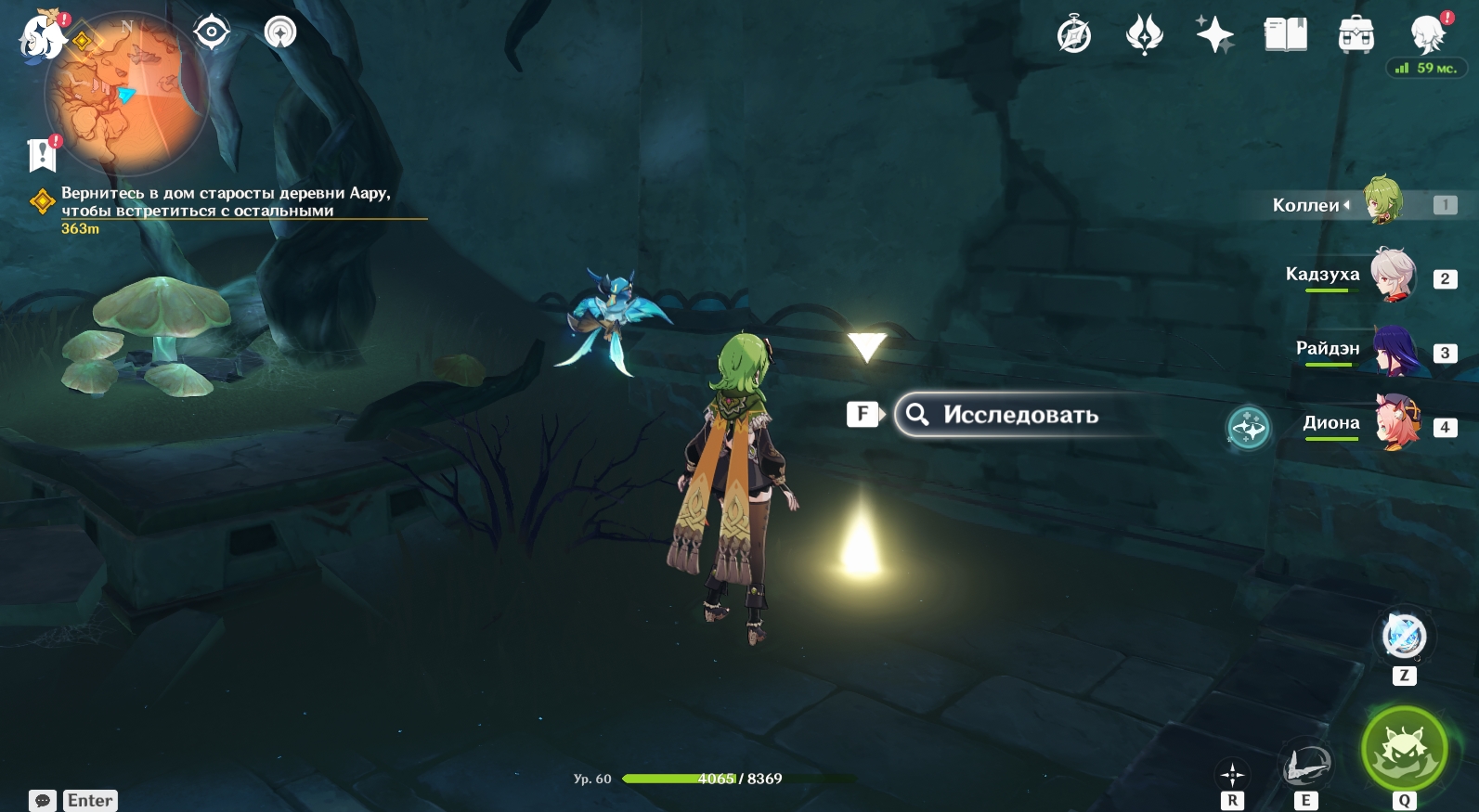Open the quest log bookmark icon

tap(43, 155)
